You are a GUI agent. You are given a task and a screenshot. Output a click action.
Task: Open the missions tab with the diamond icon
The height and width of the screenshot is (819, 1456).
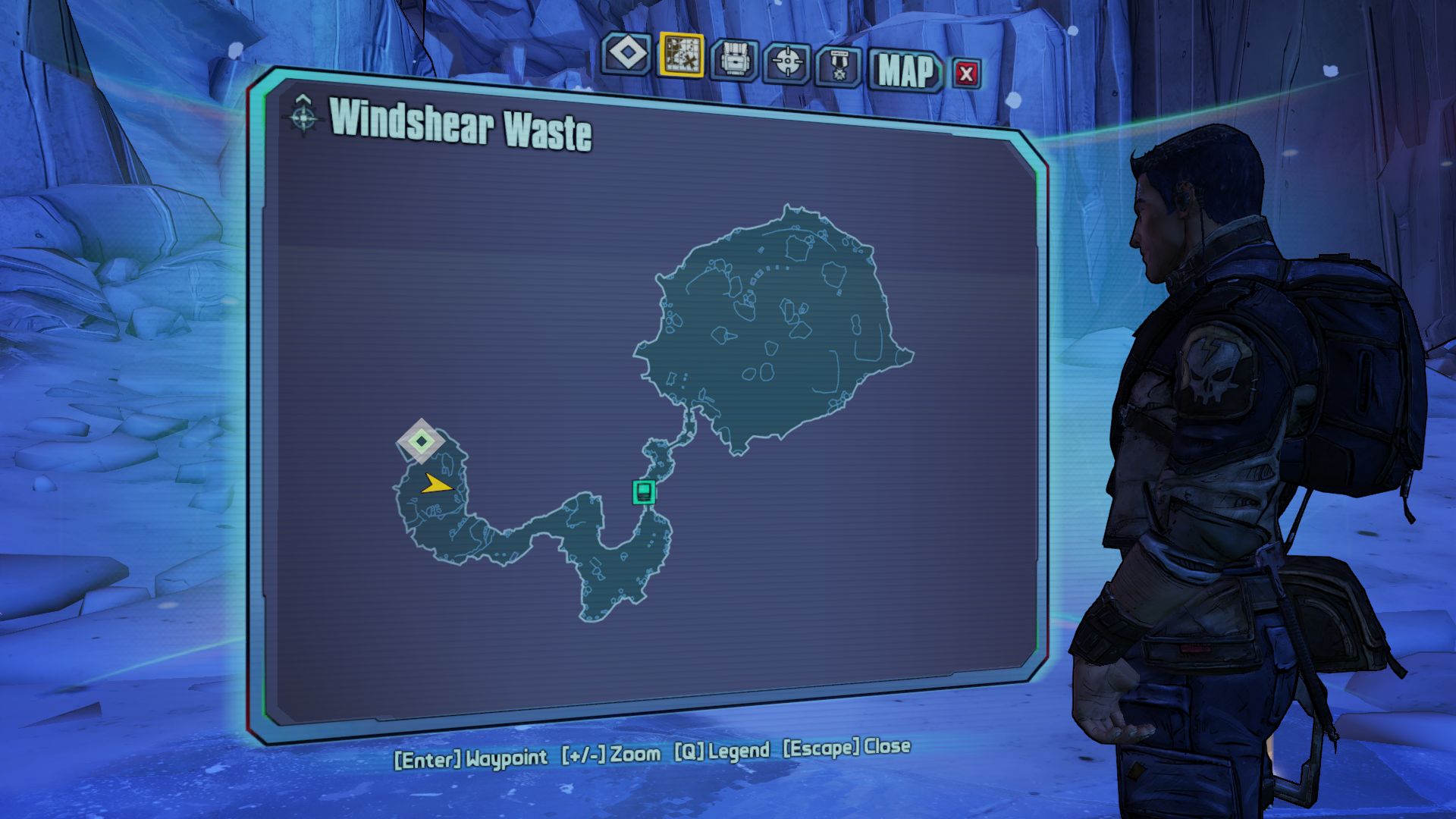coord(626,55)
